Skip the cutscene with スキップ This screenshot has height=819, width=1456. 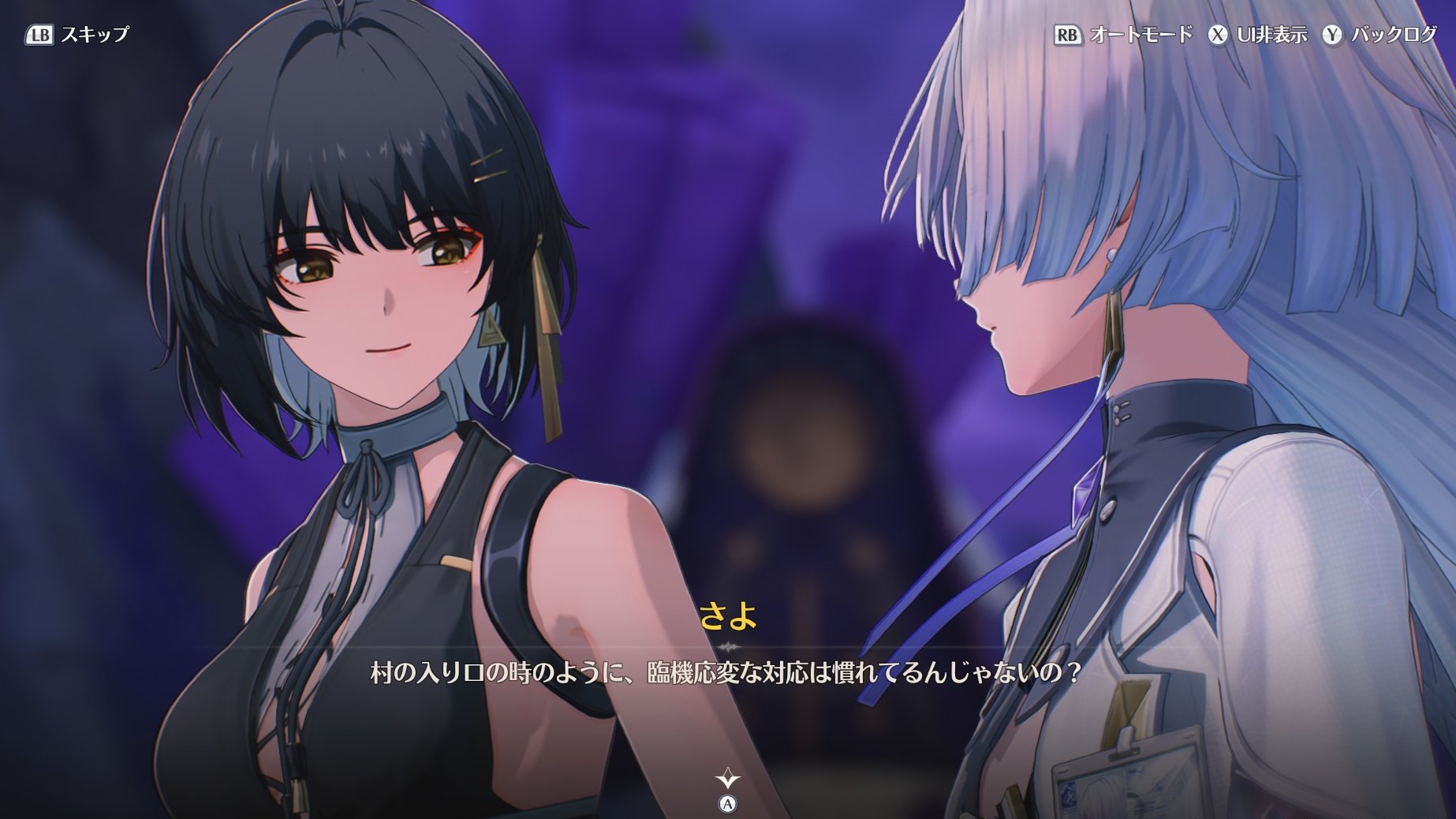[x=77, y=35]
